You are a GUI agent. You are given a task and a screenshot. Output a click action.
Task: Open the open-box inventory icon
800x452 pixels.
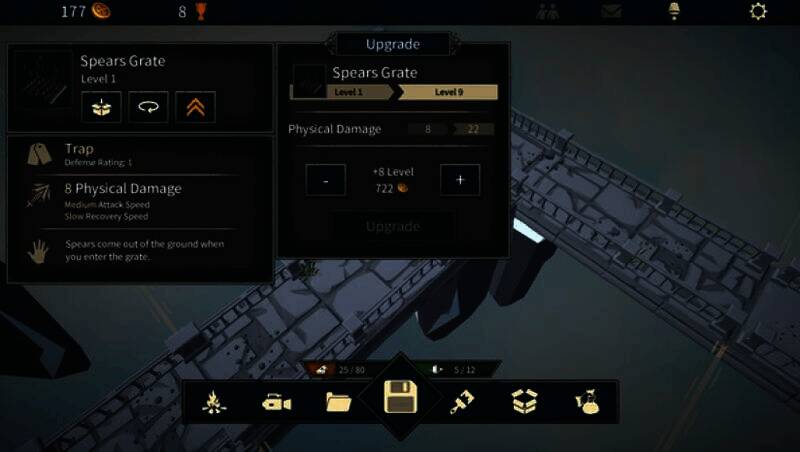(524, 402)
